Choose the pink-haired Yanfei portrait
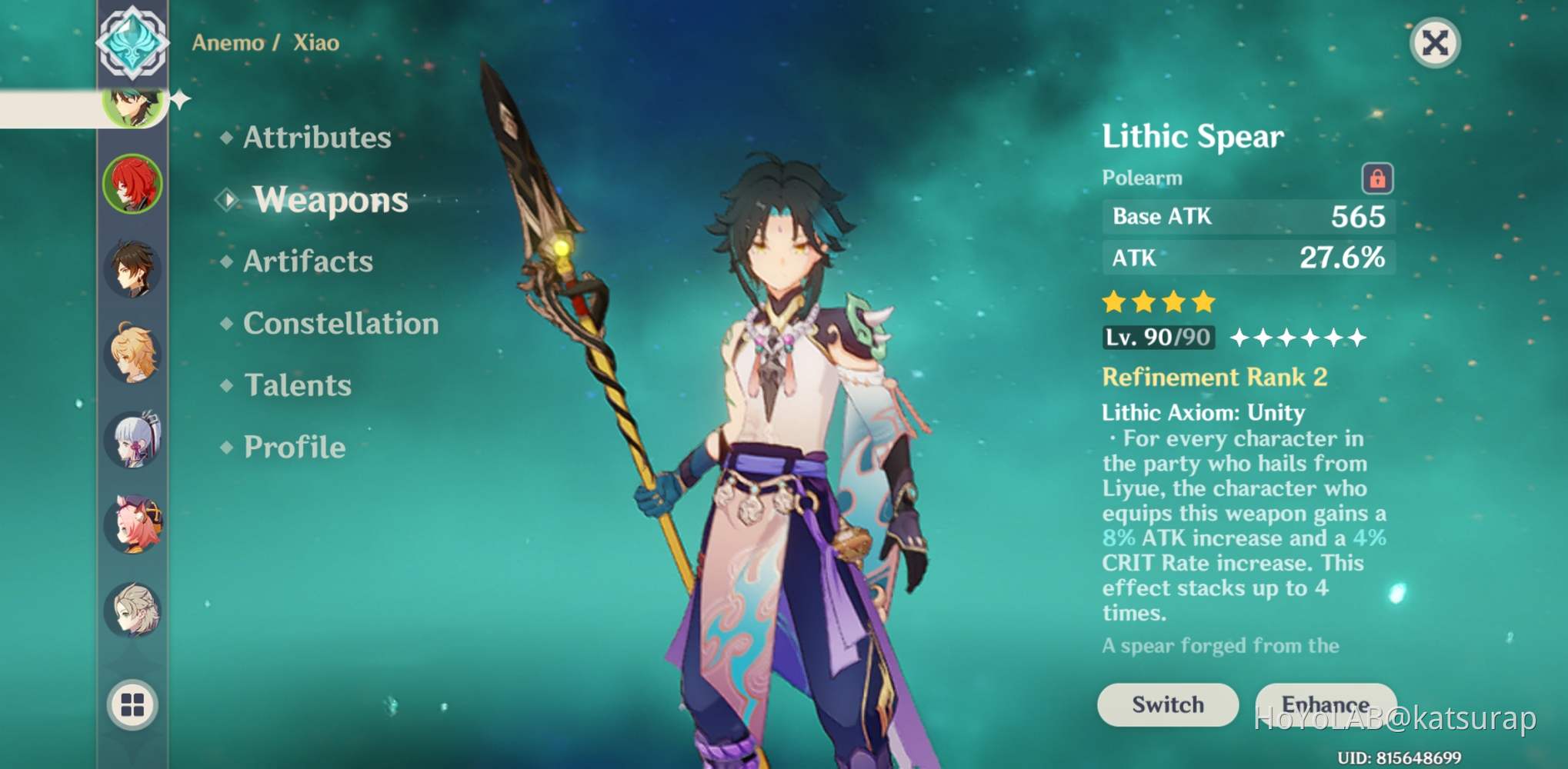Viewport: 1568px width, 769px height. click(x=133, y=524)
